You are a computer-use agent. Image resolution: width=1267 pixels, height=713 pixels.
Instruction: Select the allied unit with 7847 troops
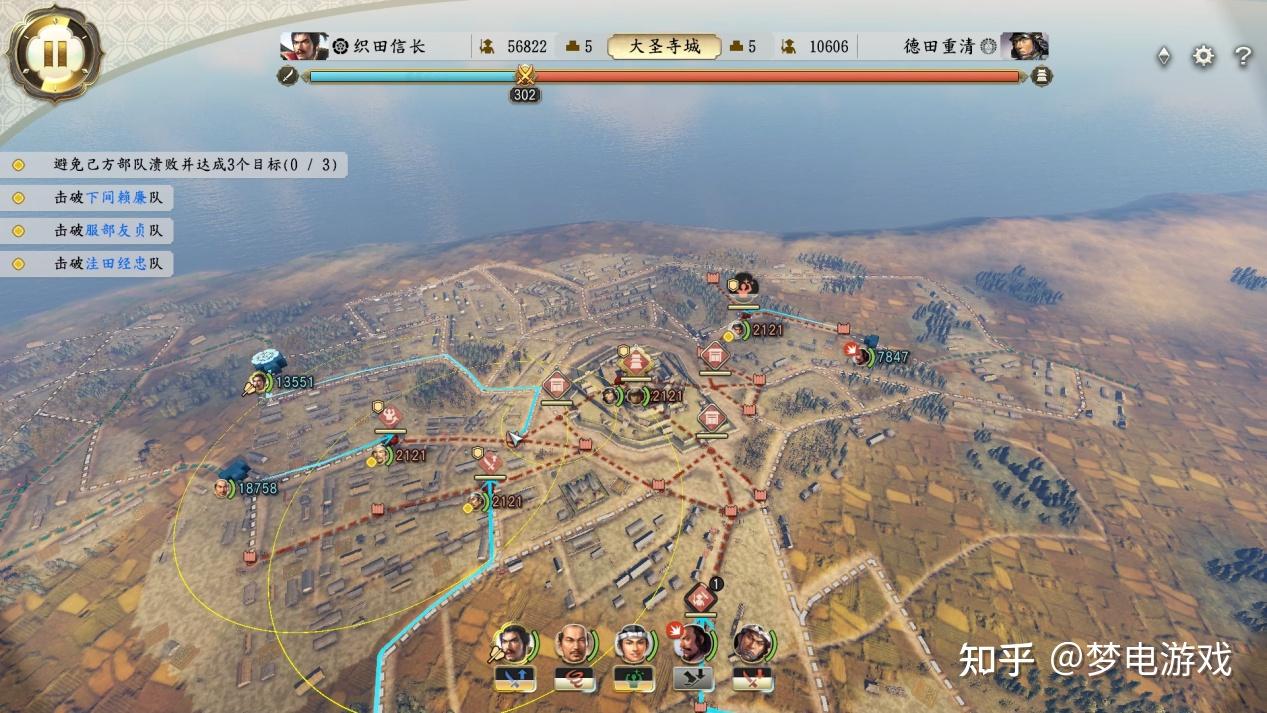point(861,356)
